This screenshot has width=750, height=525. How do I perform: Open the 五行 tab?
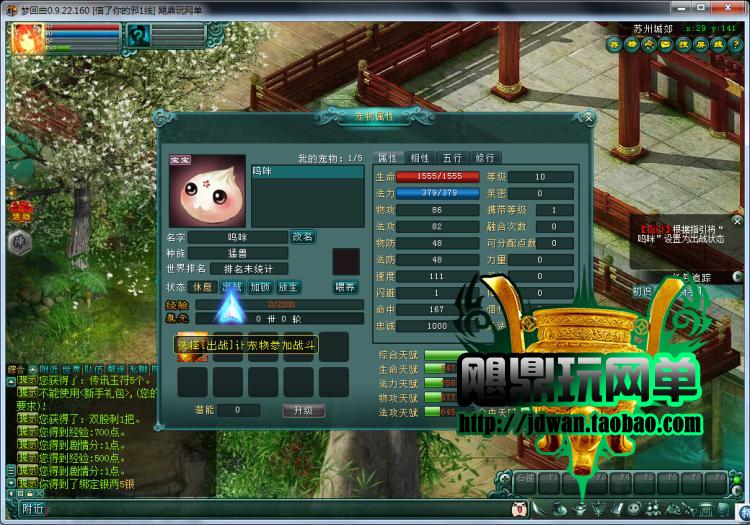(452, 158)
